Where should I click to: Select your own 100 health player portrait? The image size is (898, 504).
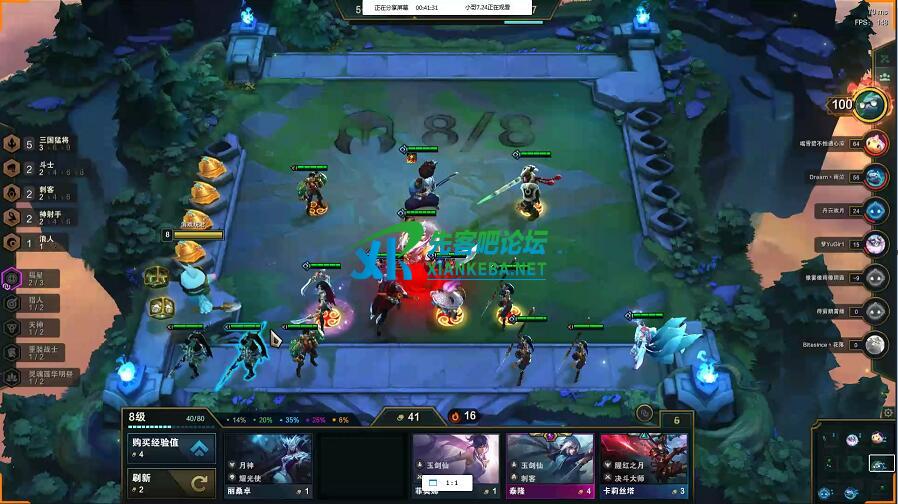(x=867, y=104)
